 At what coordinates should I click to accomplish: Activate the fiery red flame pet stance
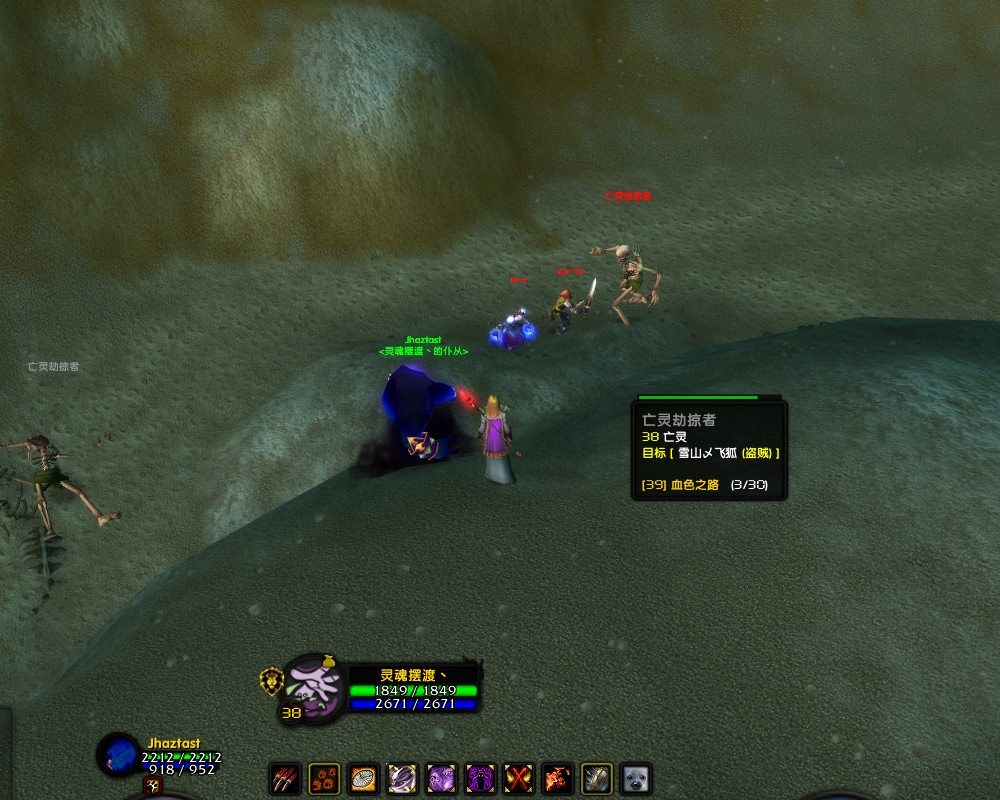pos(558,778)
